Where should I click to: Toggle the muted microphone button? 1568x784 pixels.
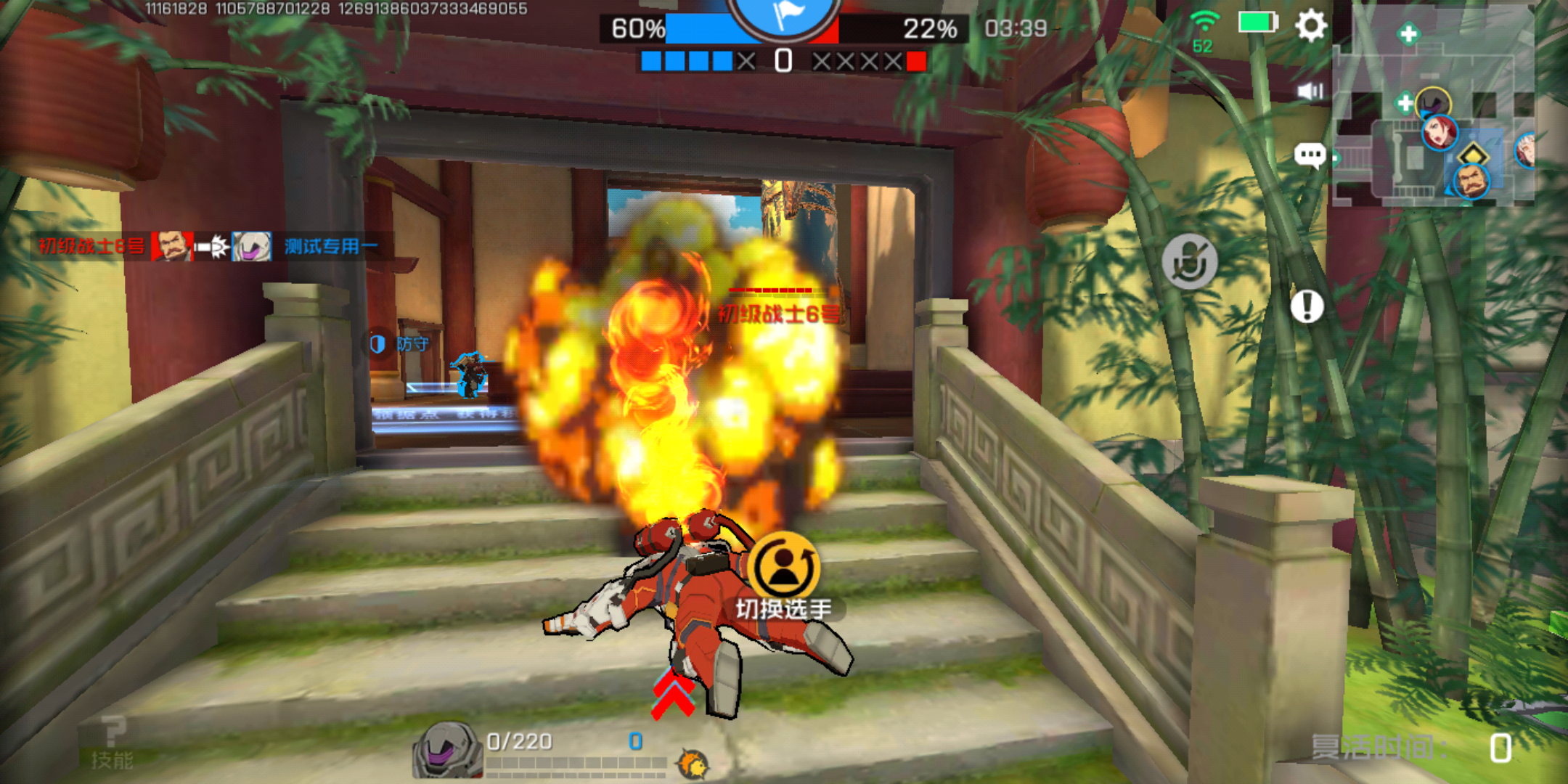1189,261
